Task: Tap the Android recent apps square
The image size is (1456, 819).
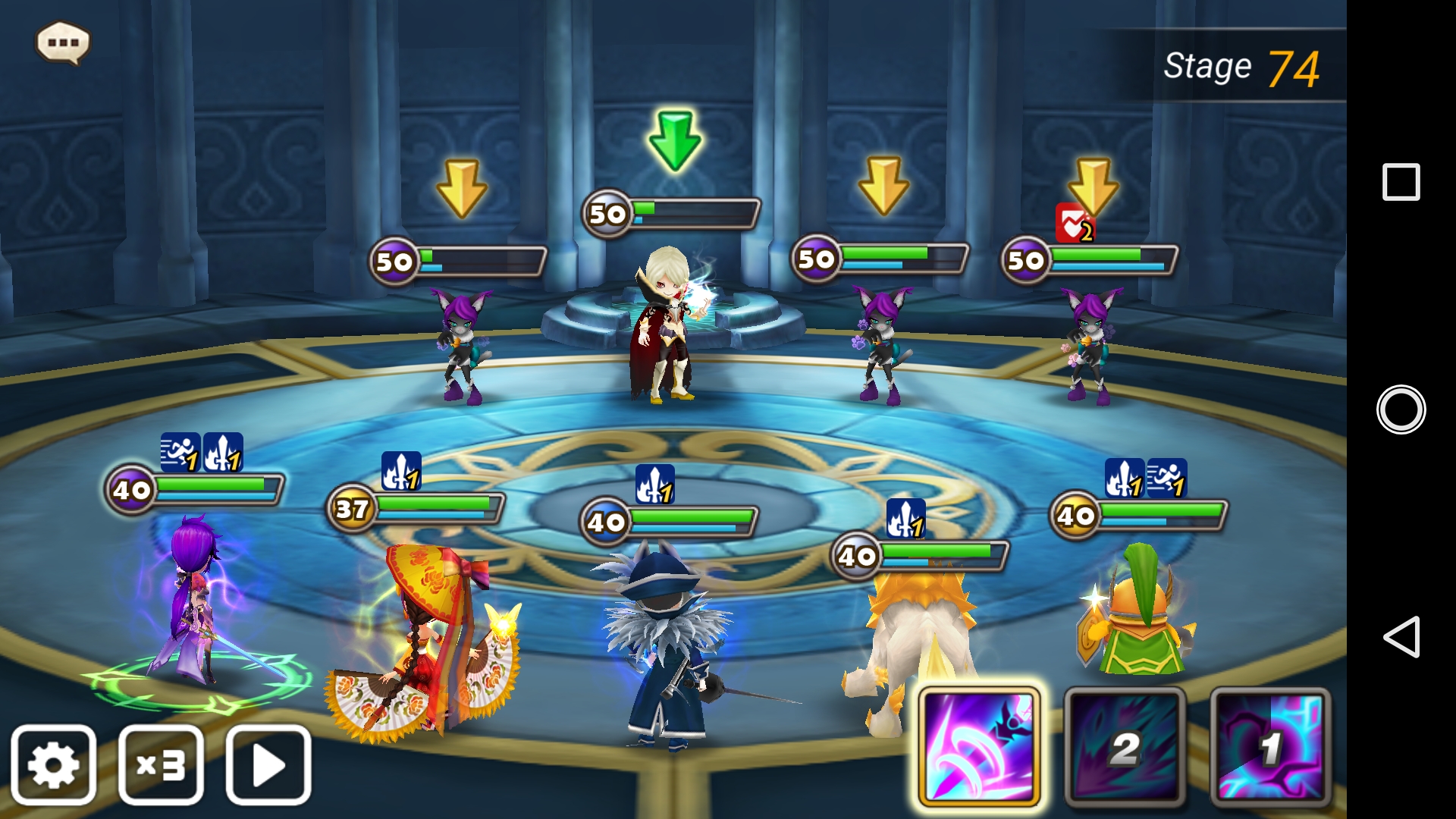Action: click(x=1401, y=182)
